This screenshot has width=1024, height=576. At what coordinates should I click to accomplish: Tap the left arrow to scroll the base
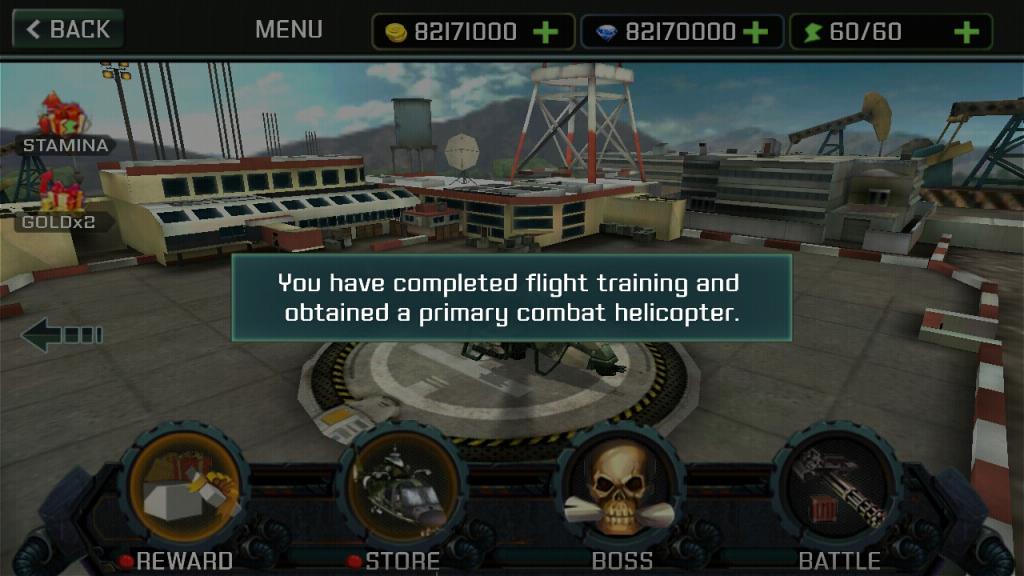61,335
